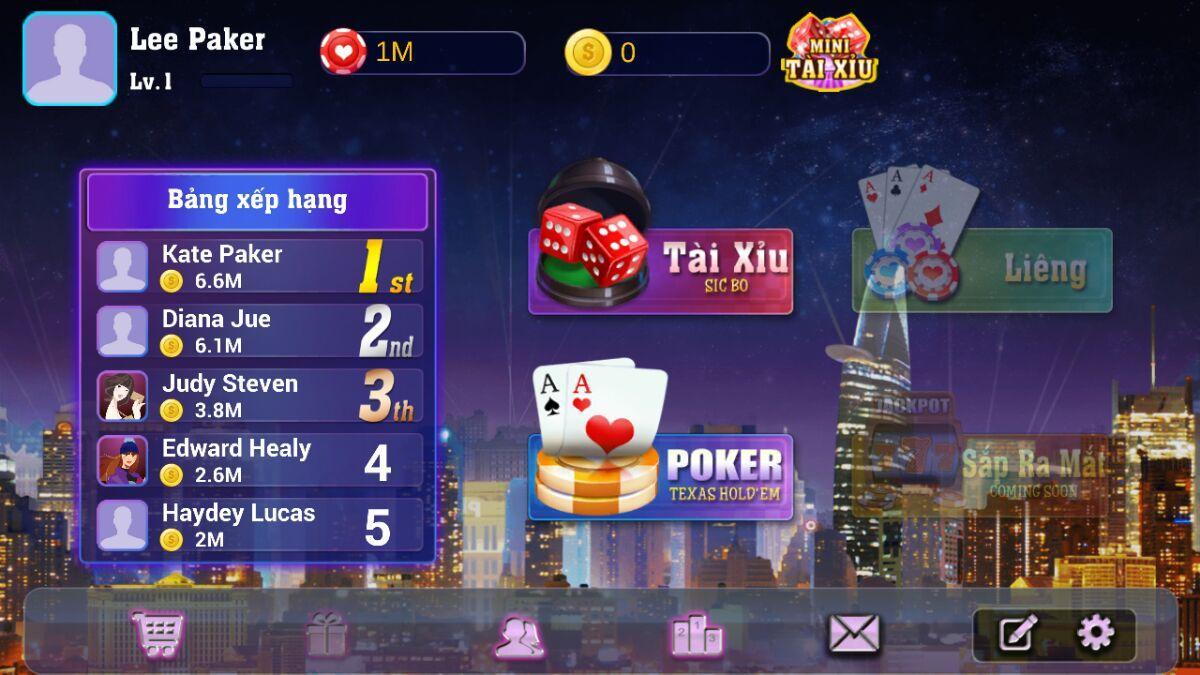Open the Mini Tài Xỉu game
This screenshot has width=1200, height=675.
pos(830,52)
